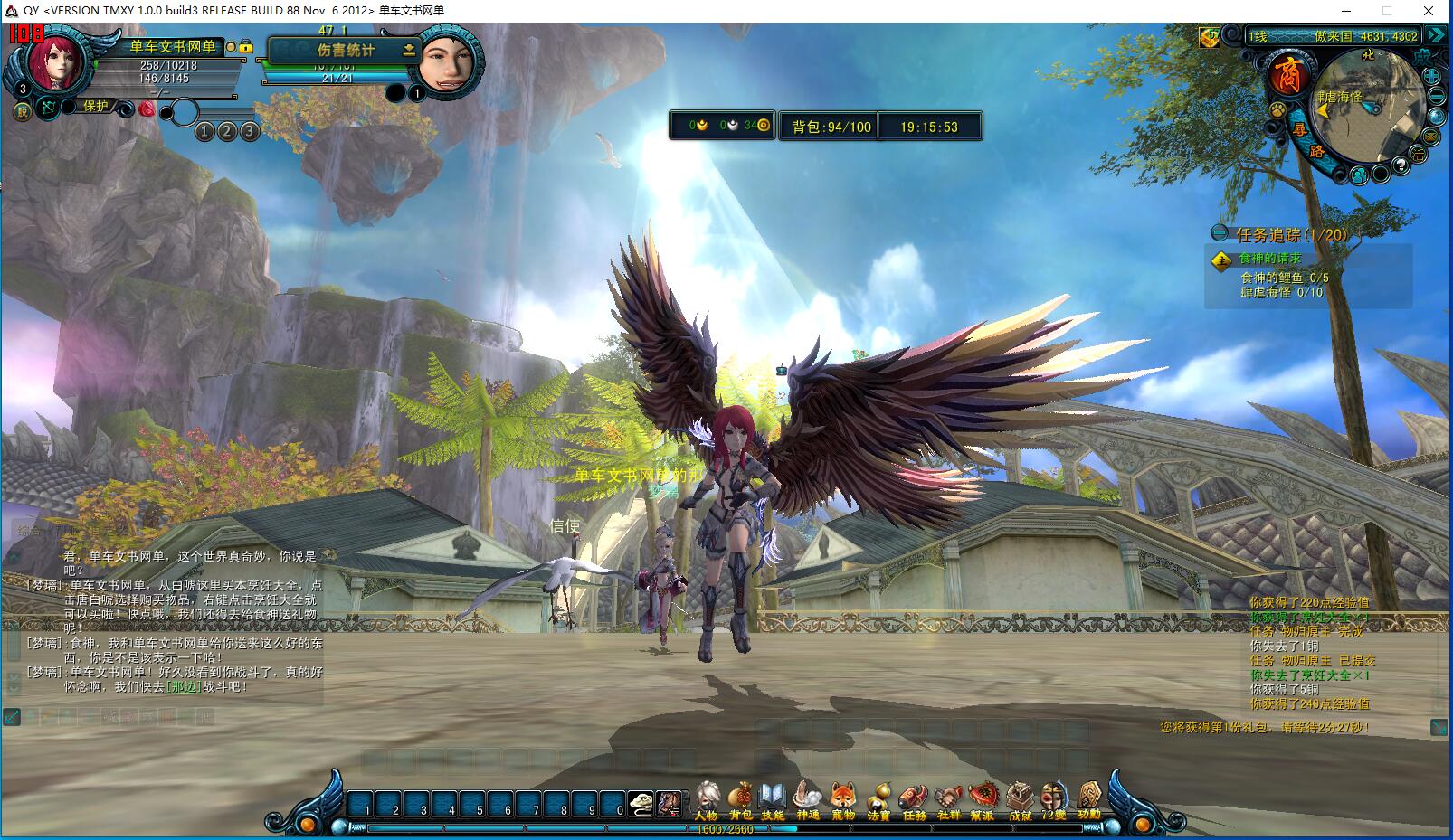
Task: Open the 神通 powers menu
Action: point(807,801)
